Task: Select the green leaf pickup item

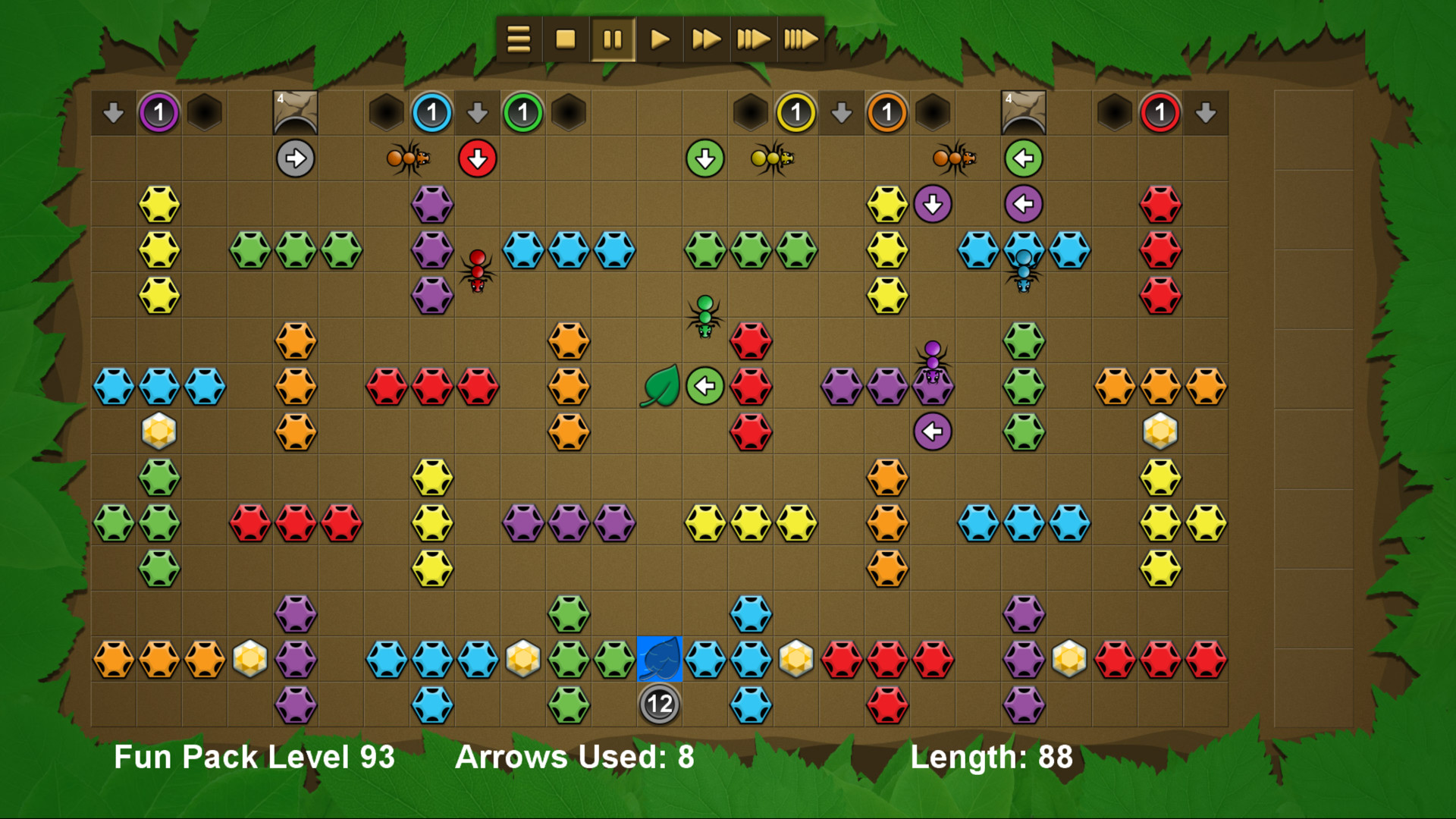Action: click(x=659, y=385)
